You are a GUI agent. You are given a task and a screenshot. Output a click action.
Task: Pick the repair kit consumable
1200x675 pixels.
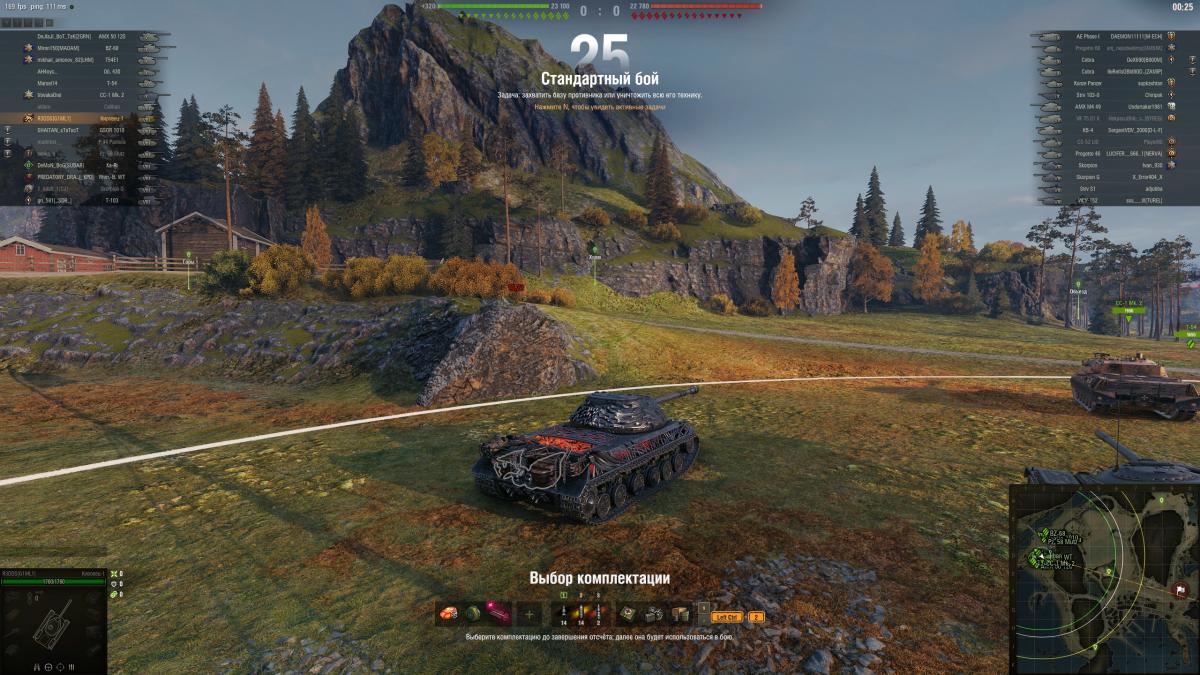point(629,614)
